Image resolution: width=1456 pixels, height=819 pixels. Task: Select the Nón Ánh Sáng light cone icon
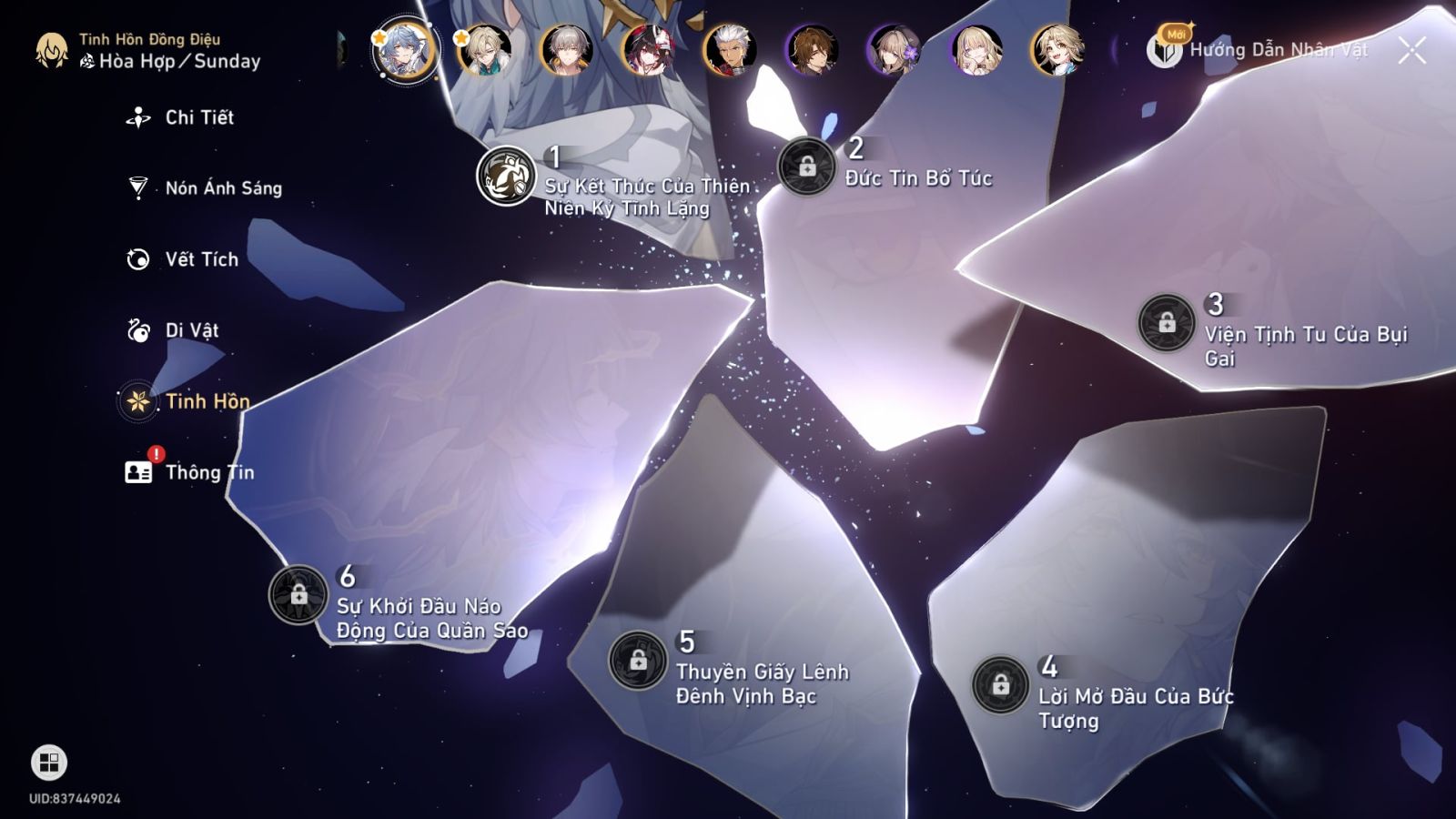pyautogui.click(x=137, y=187)
